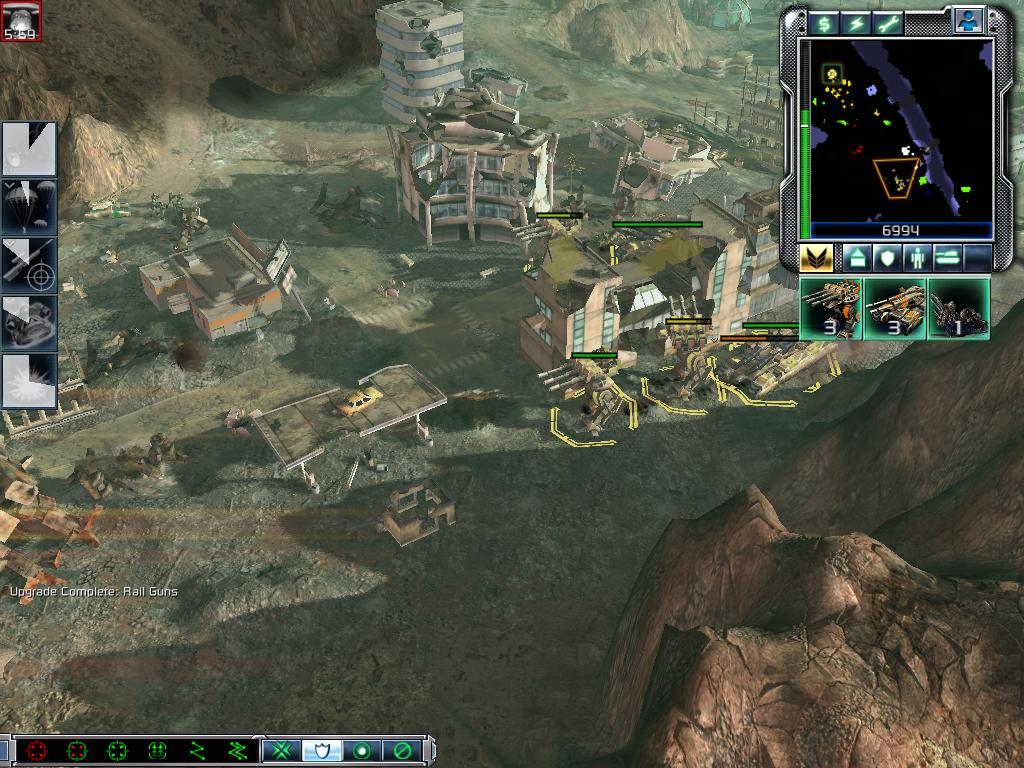The image size is (1024, 768).
Task: Select the walker mech group of three
Action: (x=832, y=309)
